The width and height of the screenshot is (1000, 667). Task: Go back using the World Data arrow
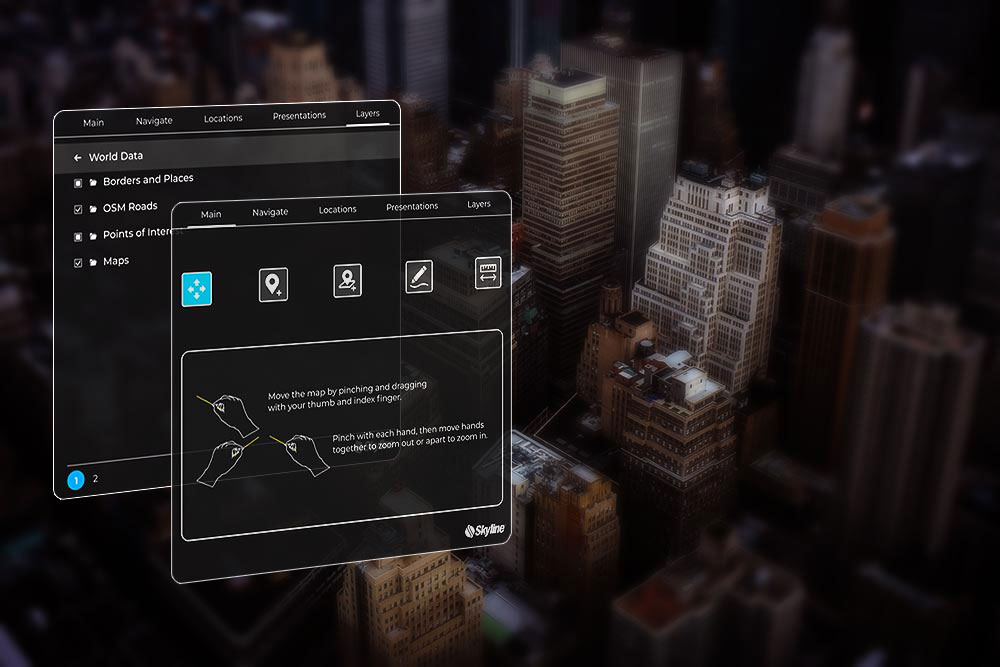pyautogui.click(x=77, y=158)
